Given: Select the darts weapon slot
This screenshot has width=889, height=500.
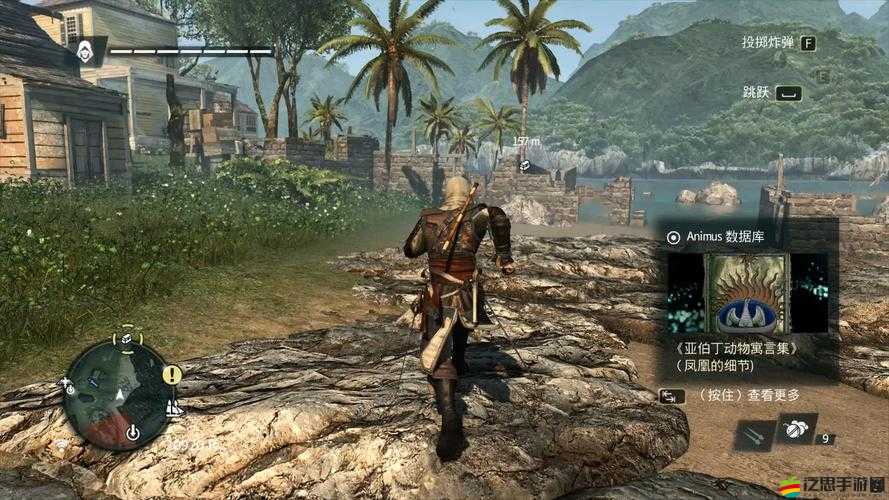Looking at the screenshot, I should click(753, 433).
